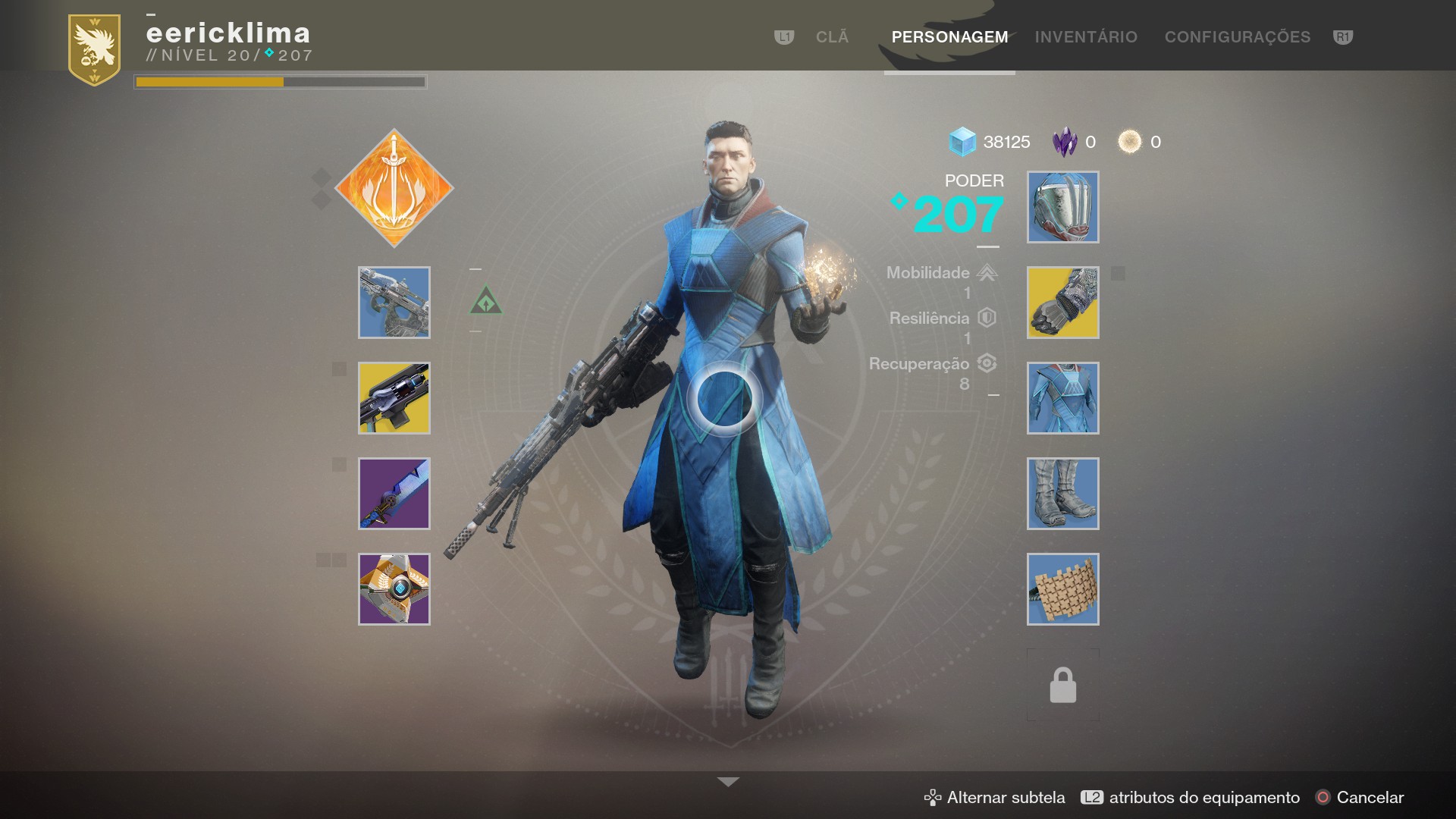Open the blue robe chest armor slot
Screen dimensions: 1456x819
pyautogui.click(x=1062, y=398)
